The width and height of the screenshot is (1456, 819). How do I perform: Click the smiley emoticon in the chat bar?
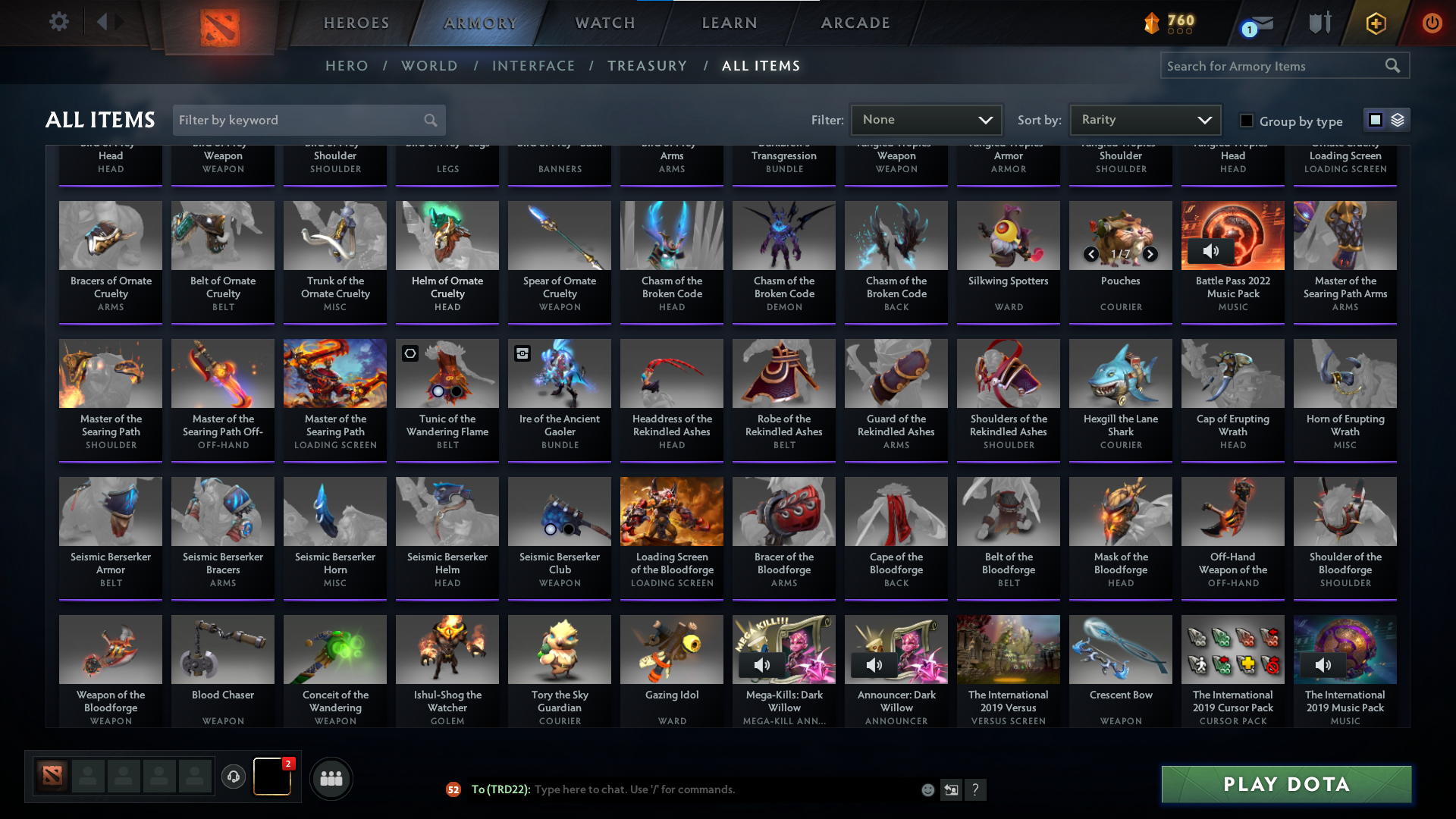click(x=927, y=789)
